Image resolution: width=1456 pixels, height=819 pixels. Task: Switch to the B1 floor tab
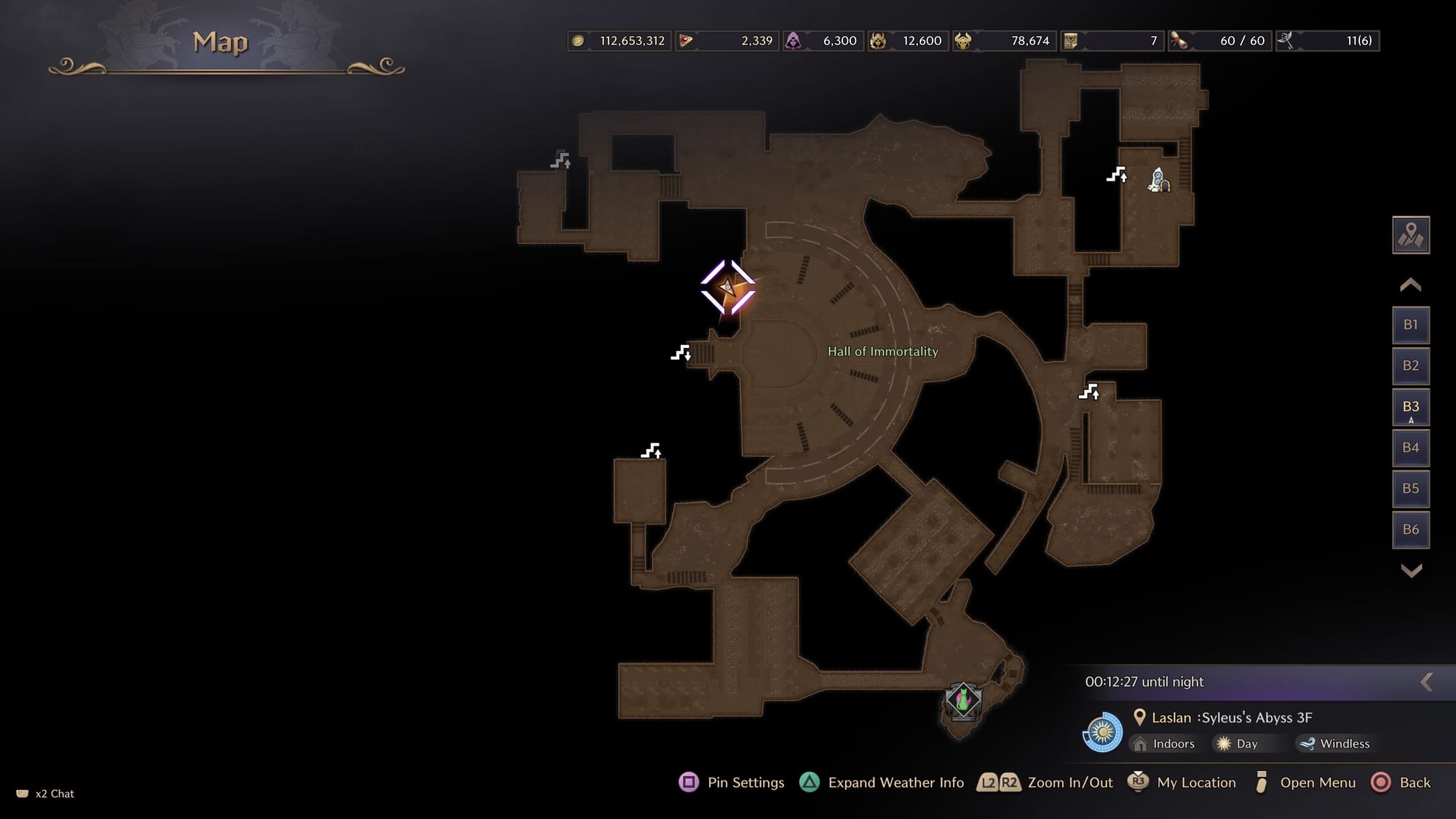pos(1410,325)
